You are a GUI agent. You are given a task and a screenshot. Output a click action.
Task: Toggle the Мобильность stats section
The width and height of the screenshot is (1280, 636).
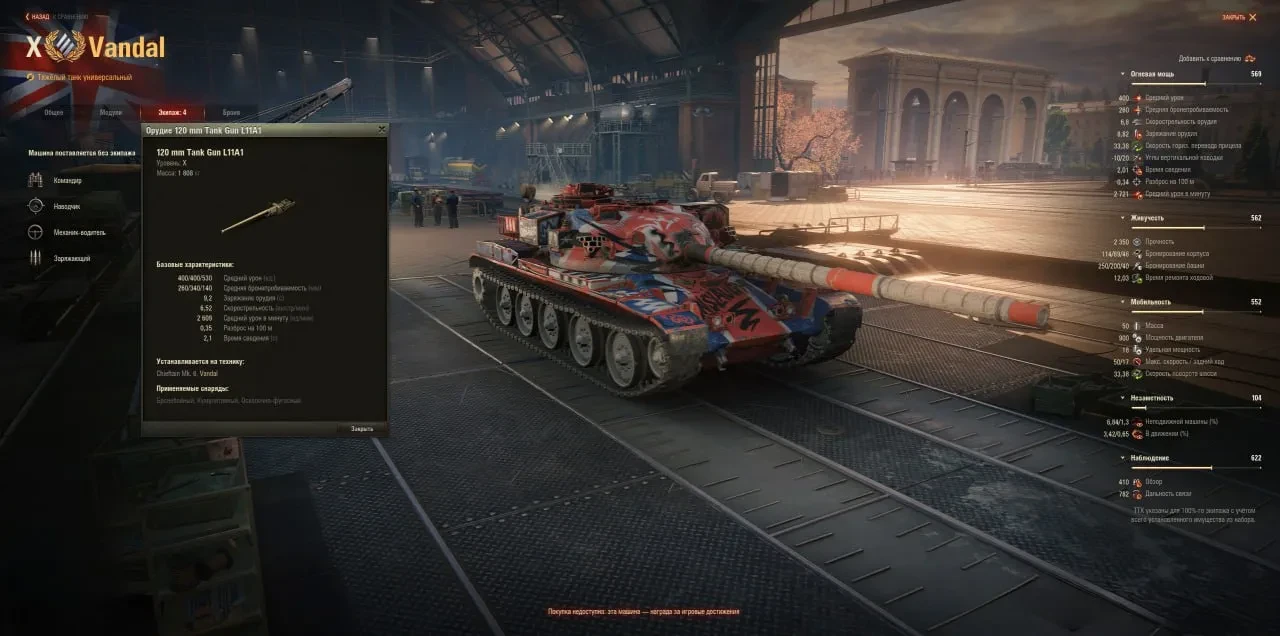click(1152, 302)
